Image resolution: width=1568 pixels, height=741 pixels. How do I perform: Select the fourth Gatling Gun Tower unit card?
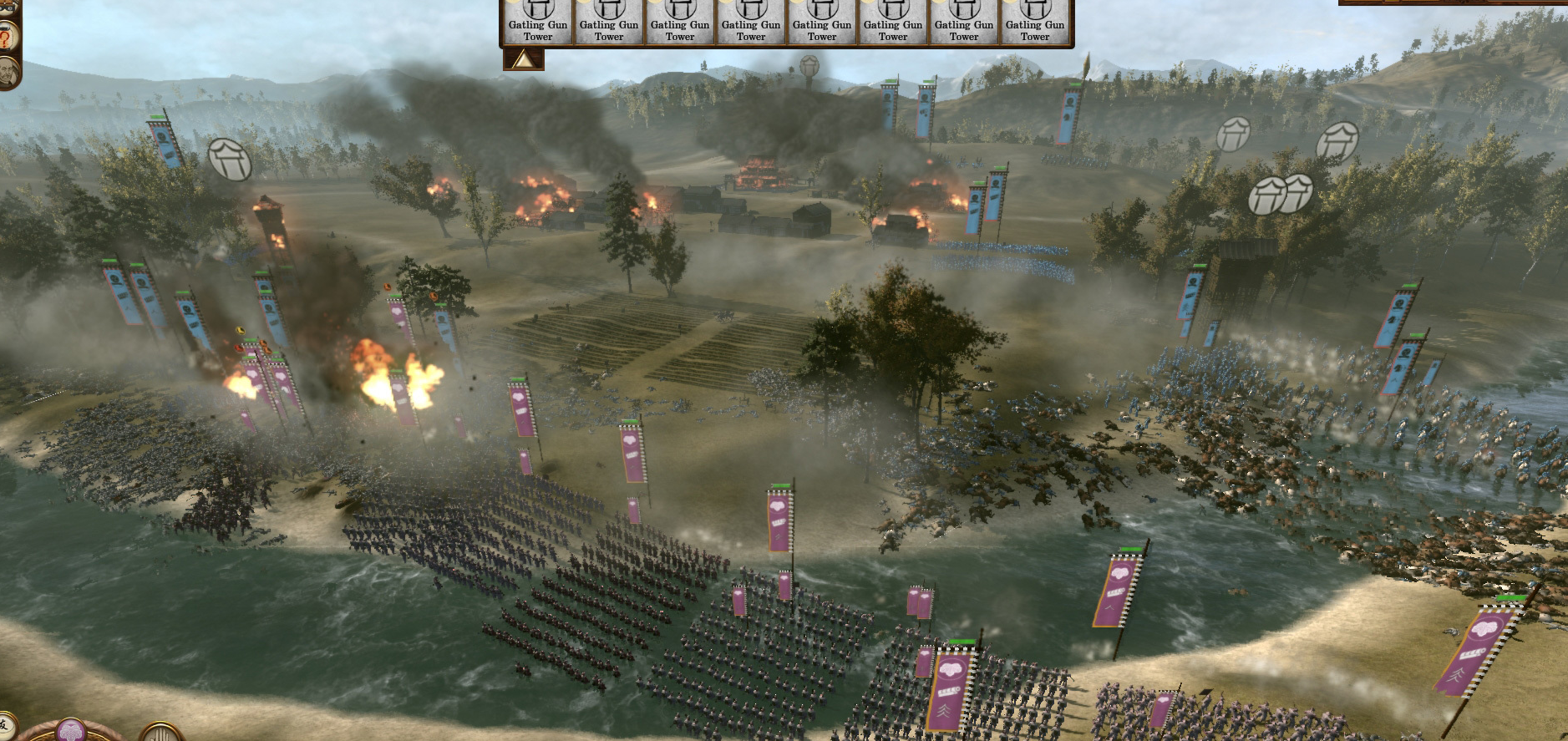click(751, 21)
